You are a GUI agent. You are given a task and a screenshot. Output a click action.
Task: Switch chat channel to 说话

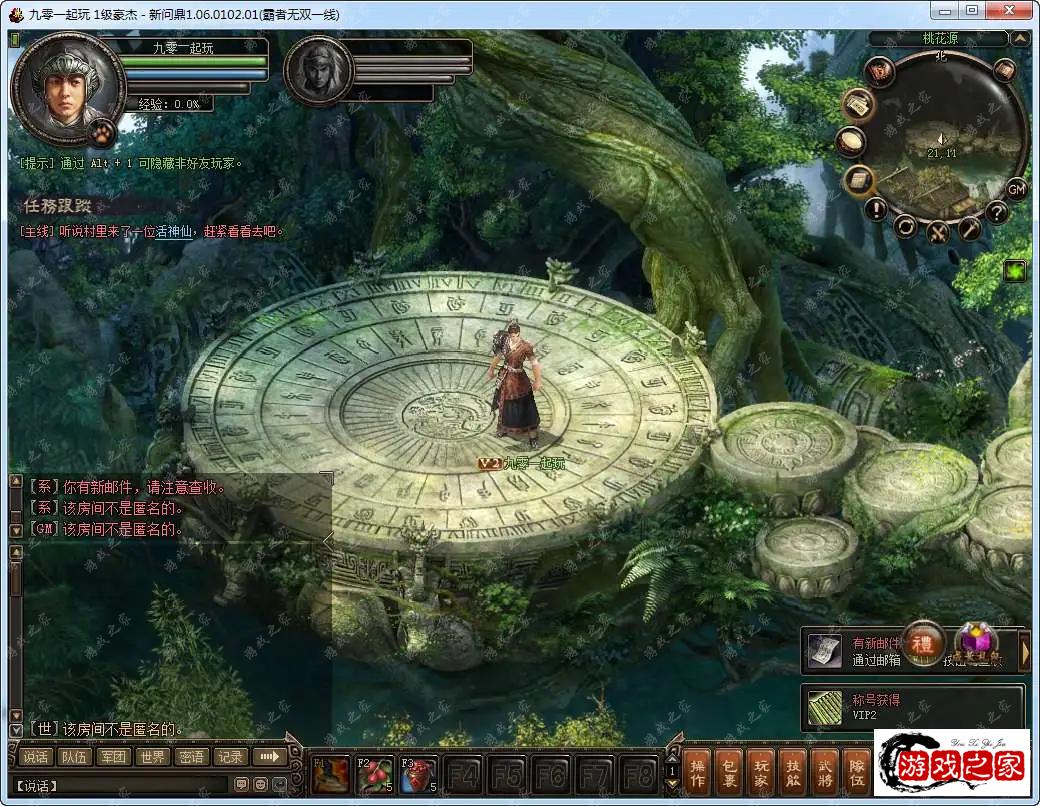click(x=36, y=757)
